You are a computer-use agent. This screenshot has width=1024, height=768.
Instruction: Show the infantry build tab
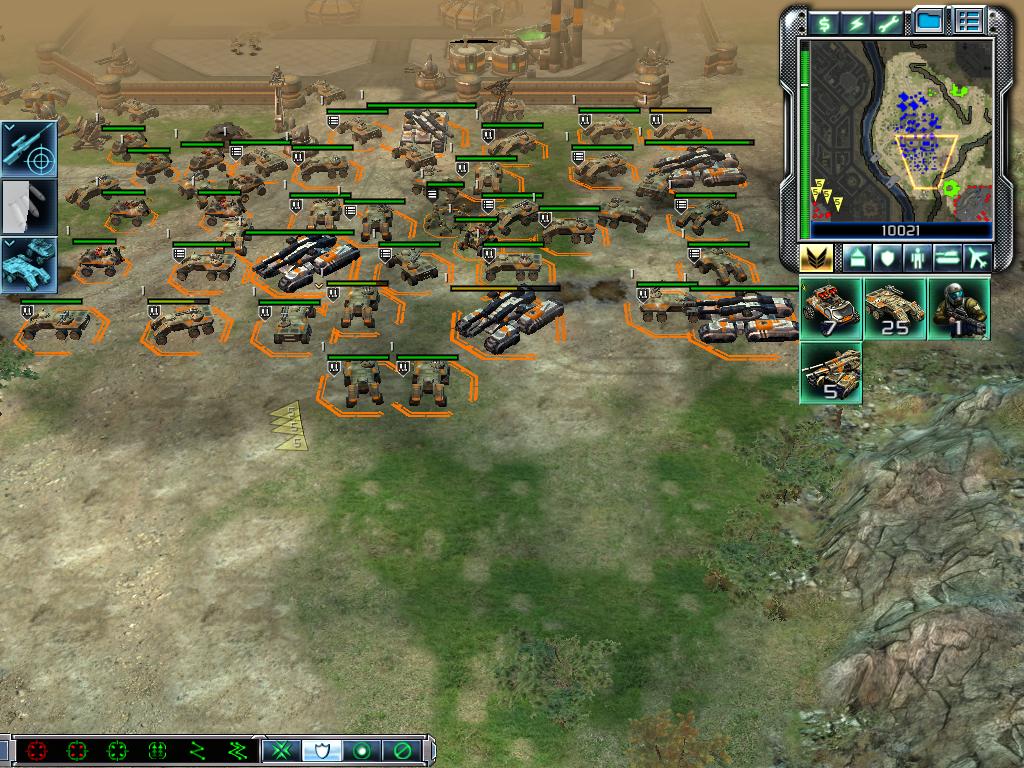click(x=917, y=258)
